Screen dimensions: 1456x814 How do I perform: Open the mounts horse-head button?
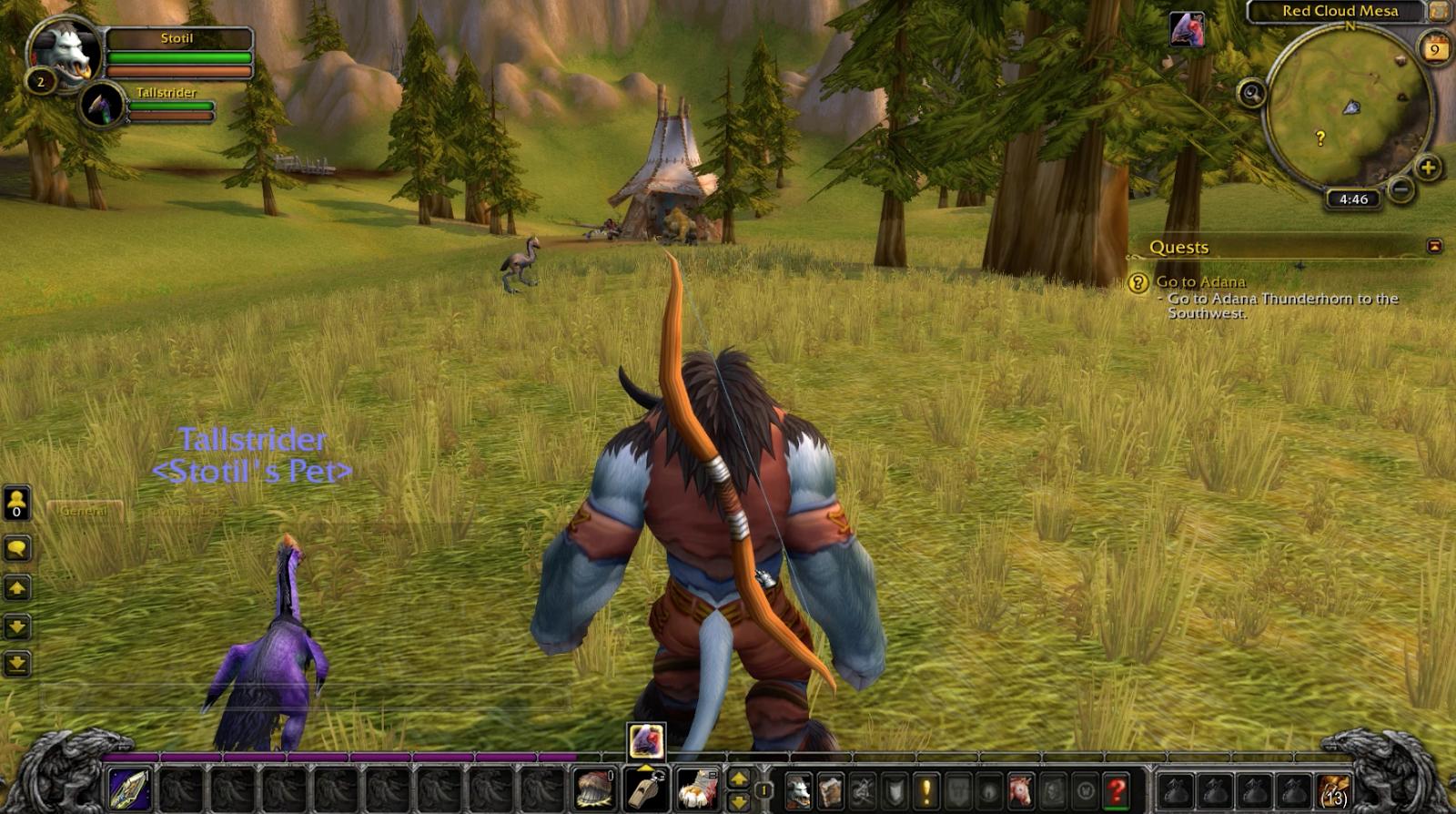click(1021, 789)
